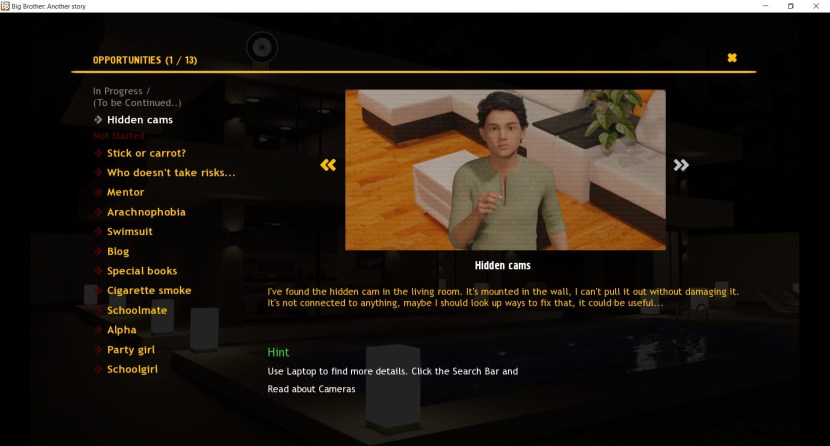Select the Cigarette smoke opportunity
The width and height of the screenshot is (830, 446).
coord(149,290)
